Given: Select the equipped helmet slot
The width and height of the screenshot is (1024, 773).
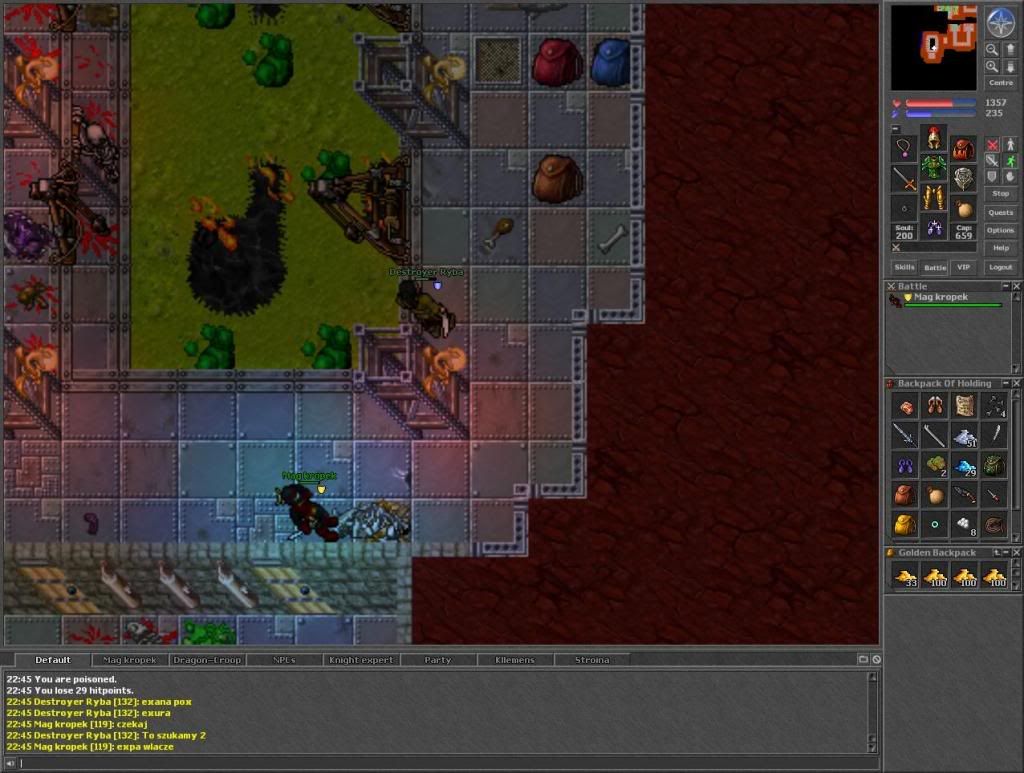Looking at the screenshot, I should coord(934,139).
